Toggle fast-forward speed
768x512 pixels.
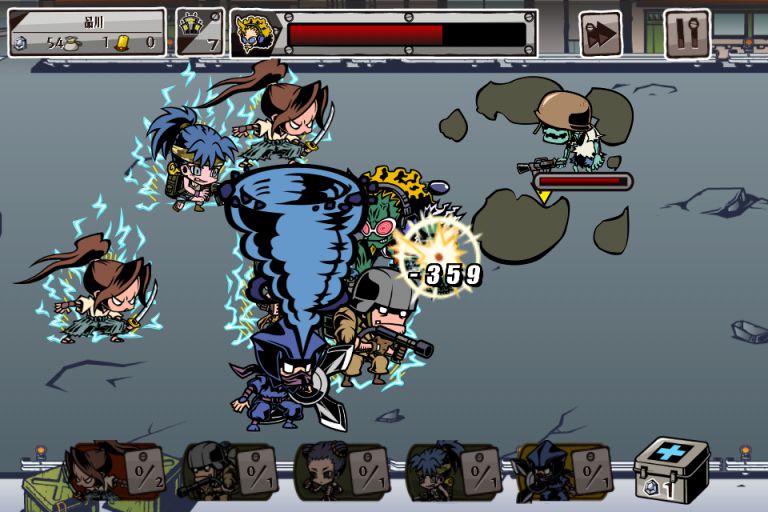(601, 34)
